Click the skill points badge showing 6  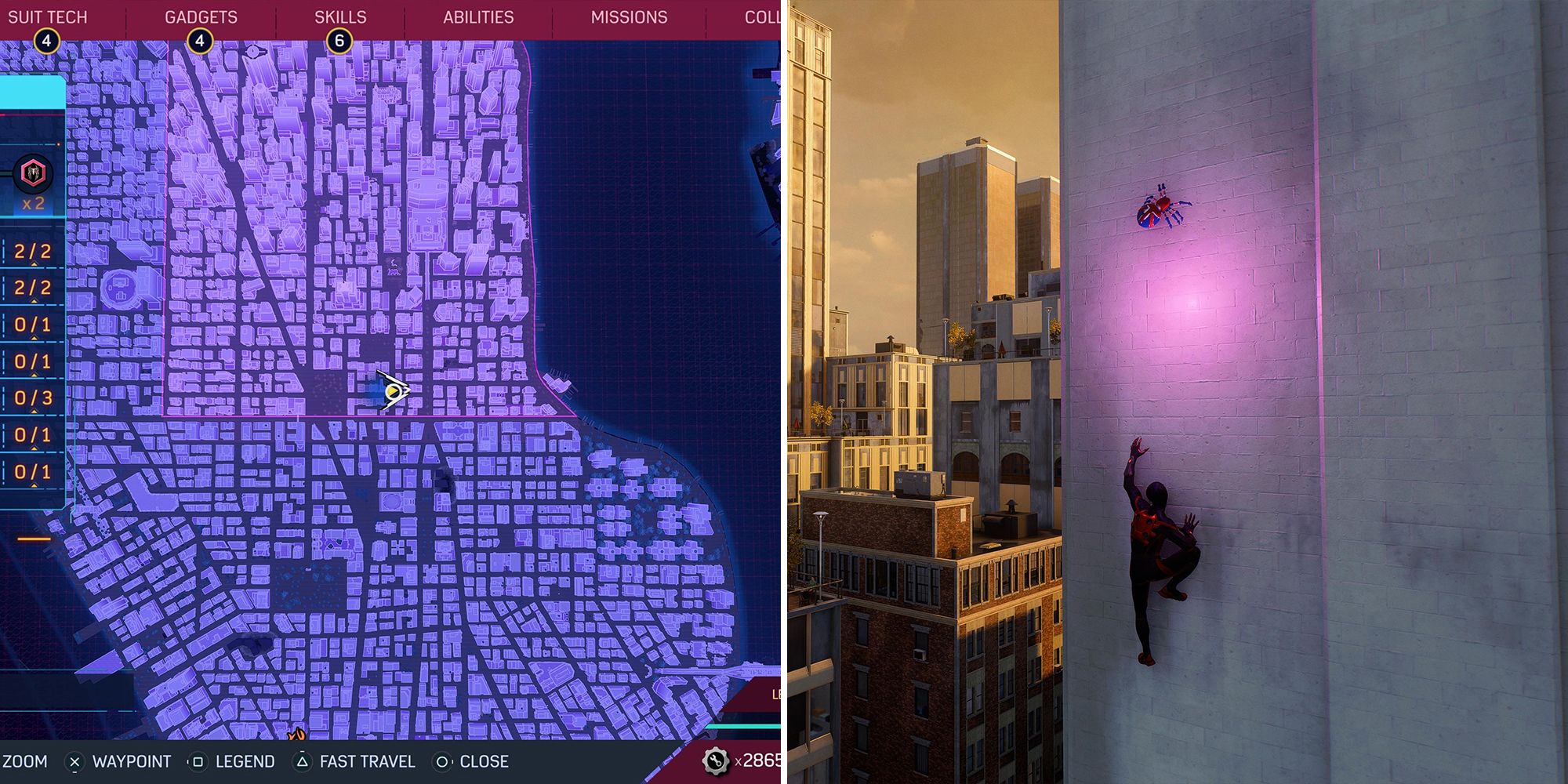(339, 39)
